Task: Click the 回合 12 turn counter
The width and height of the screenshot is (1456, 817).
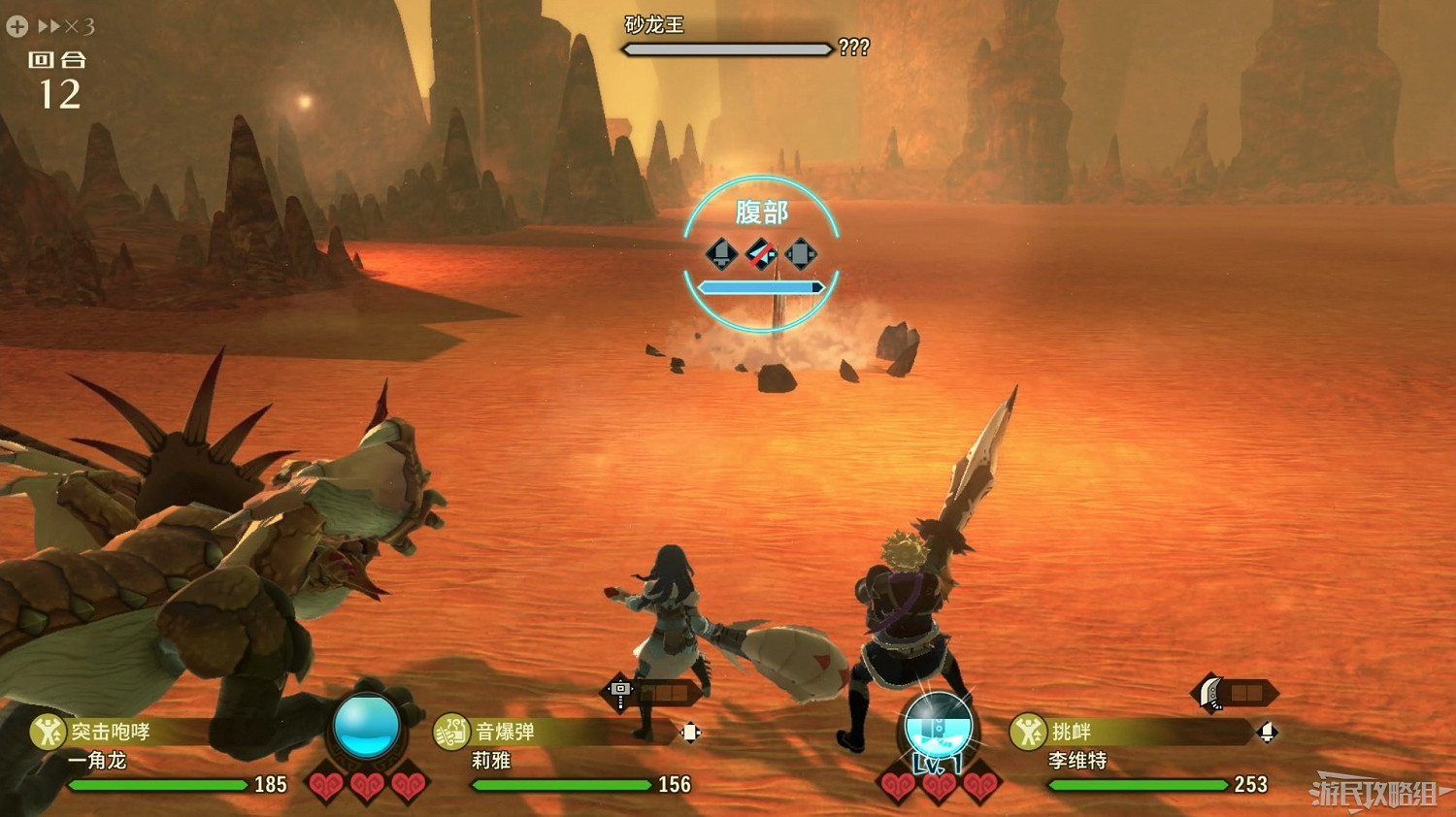Action: pos(58,78)
